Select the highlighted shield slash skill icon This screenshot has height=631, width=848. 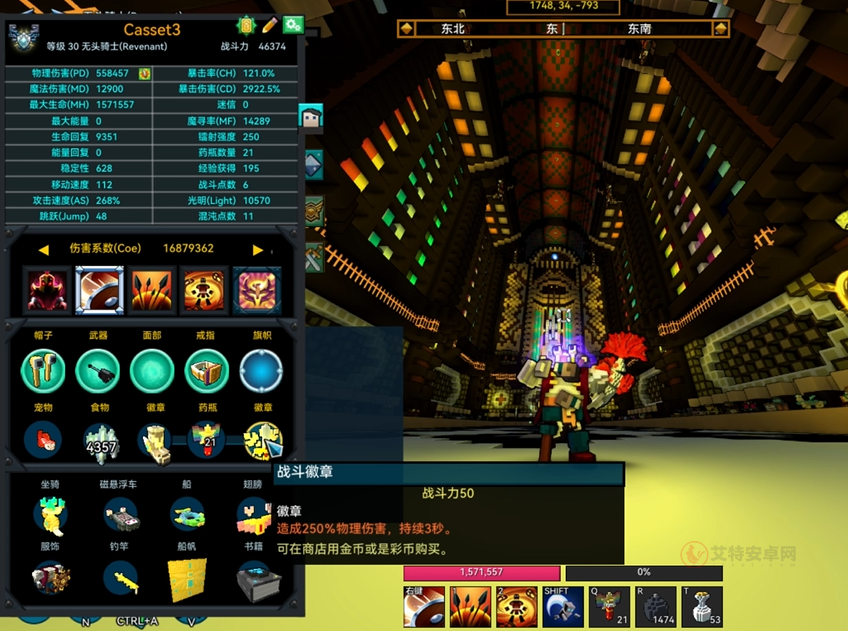pyautogui.click(x=100, y=290)
